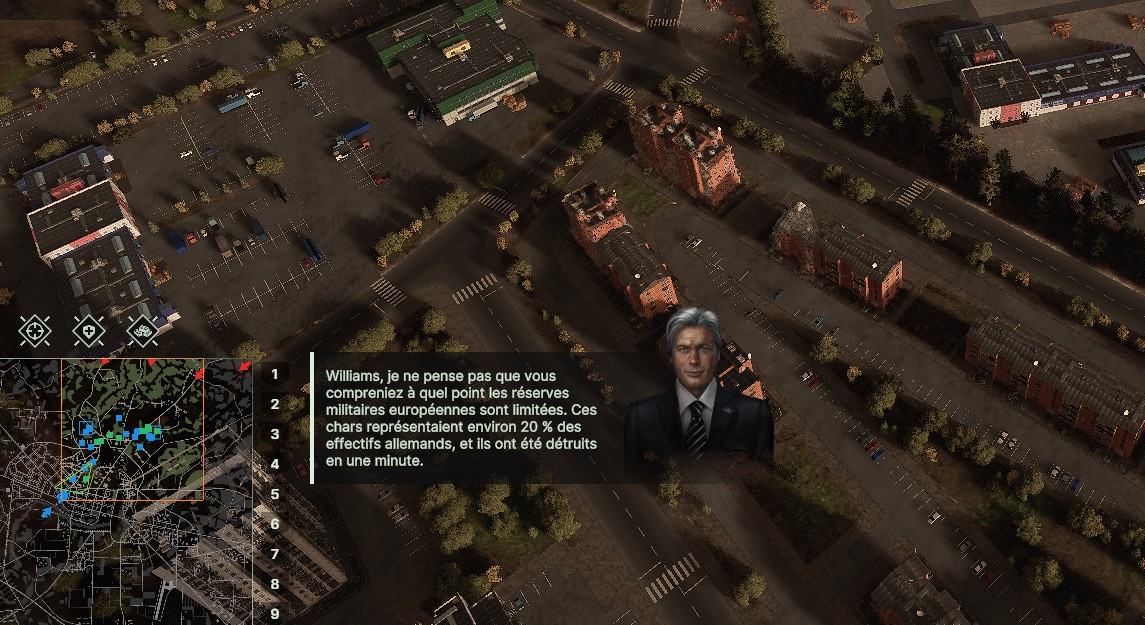
Task: Choose control group 6
Action: 274,524
